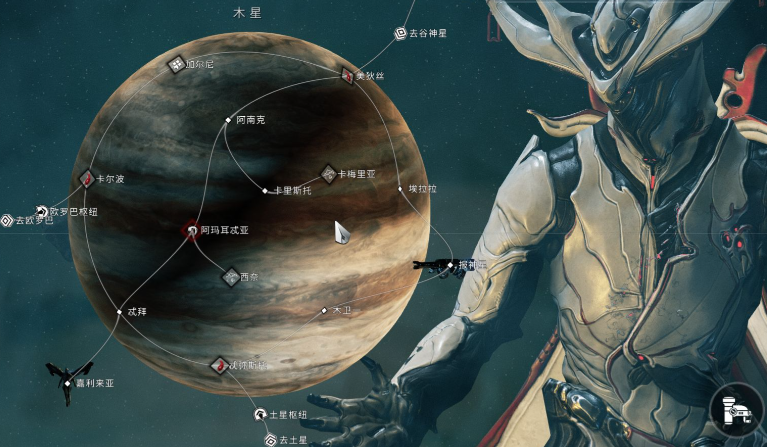Travel to Europa via 去欧罗巴
767x447 pixels.
pos(7,220)
